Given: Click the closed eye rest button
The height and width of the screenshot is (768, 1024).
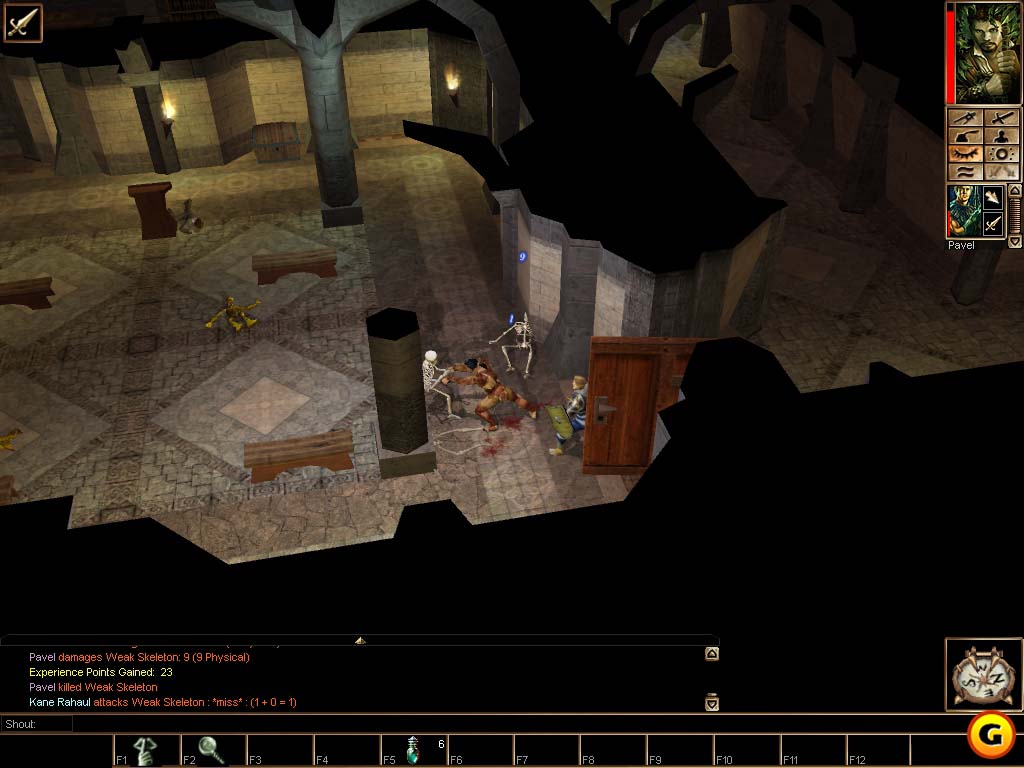Looking at the screenshot, I should click(965, 154).
